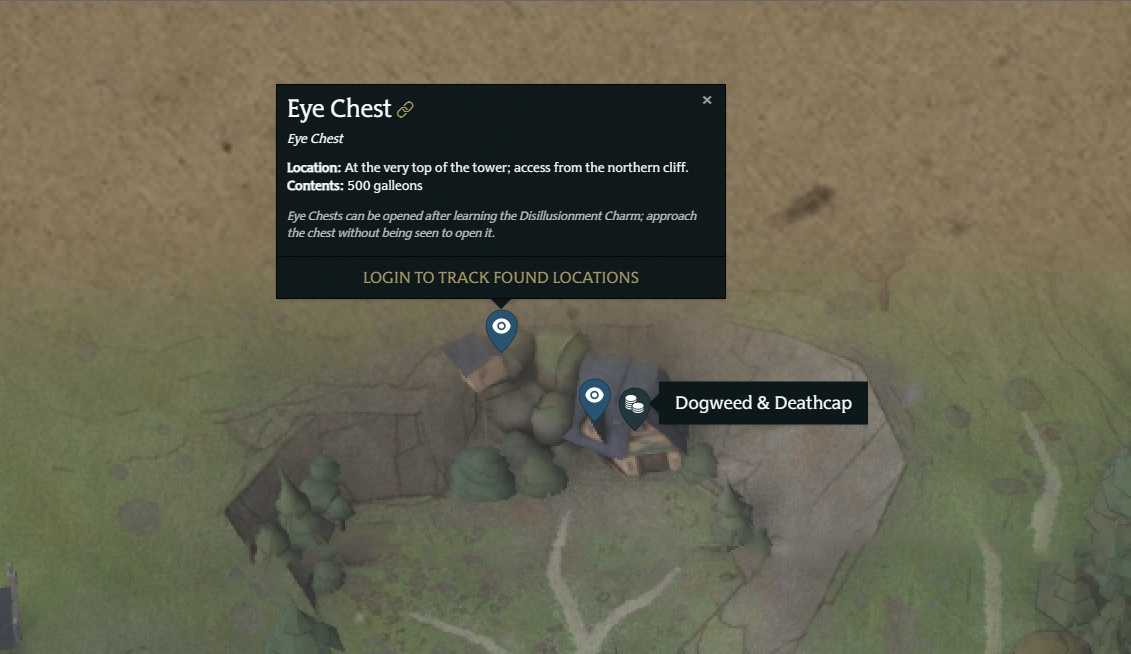Close the Eye Chest popup
Screen dimensions: 1131x654
tap(707, 100)
